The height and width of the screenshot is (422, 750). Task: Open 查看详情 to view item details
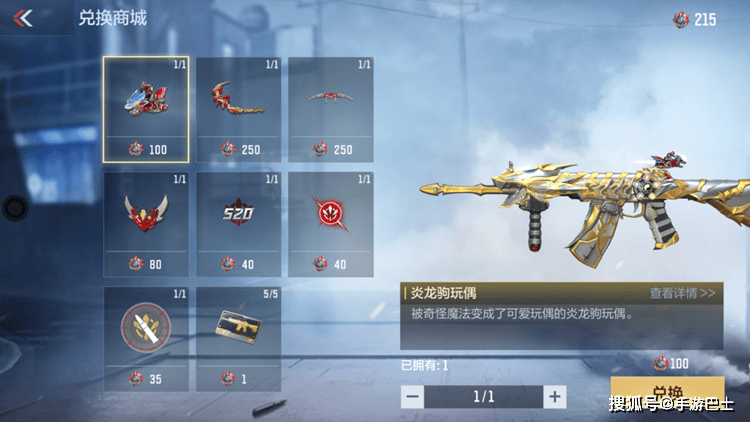[682, 293]
